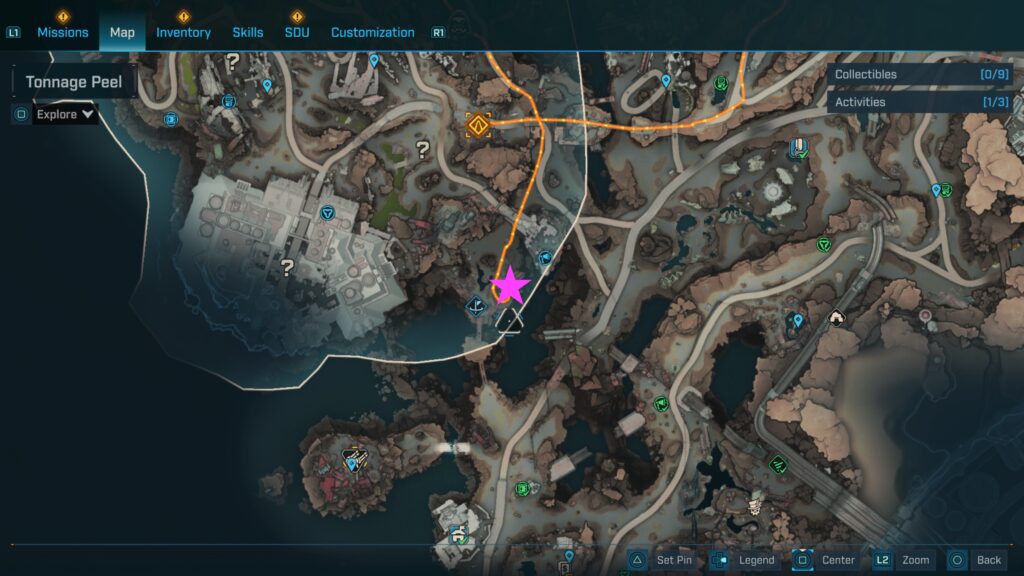Image resolution: width=1024 pixels, height=576 pixels.
Task: Open the Inventory tab
Action: point(183,32)
